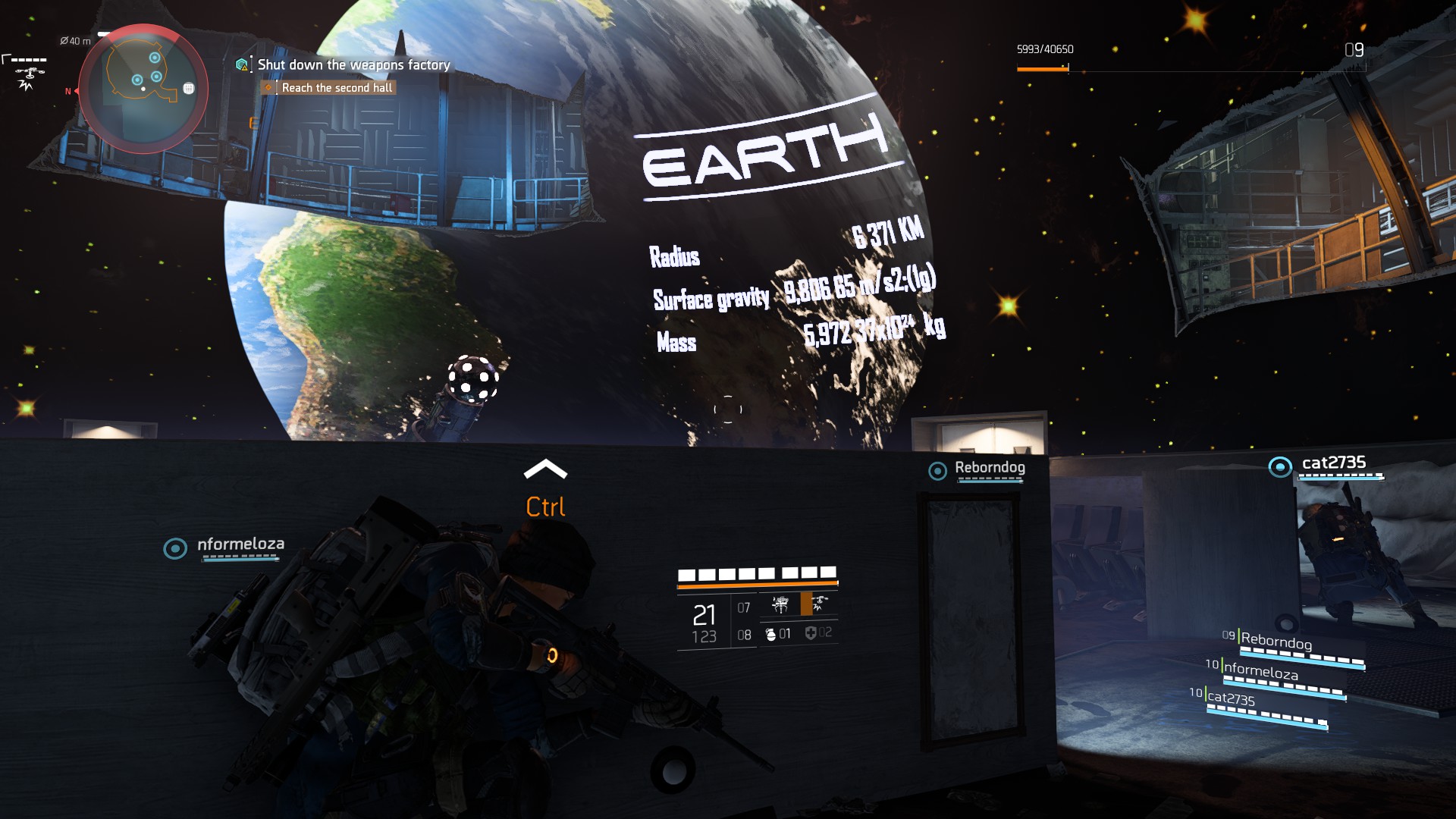Select the Shut down the weapons factory mission
Screen dimensions: 1456x819
click(x=353, y=65)
